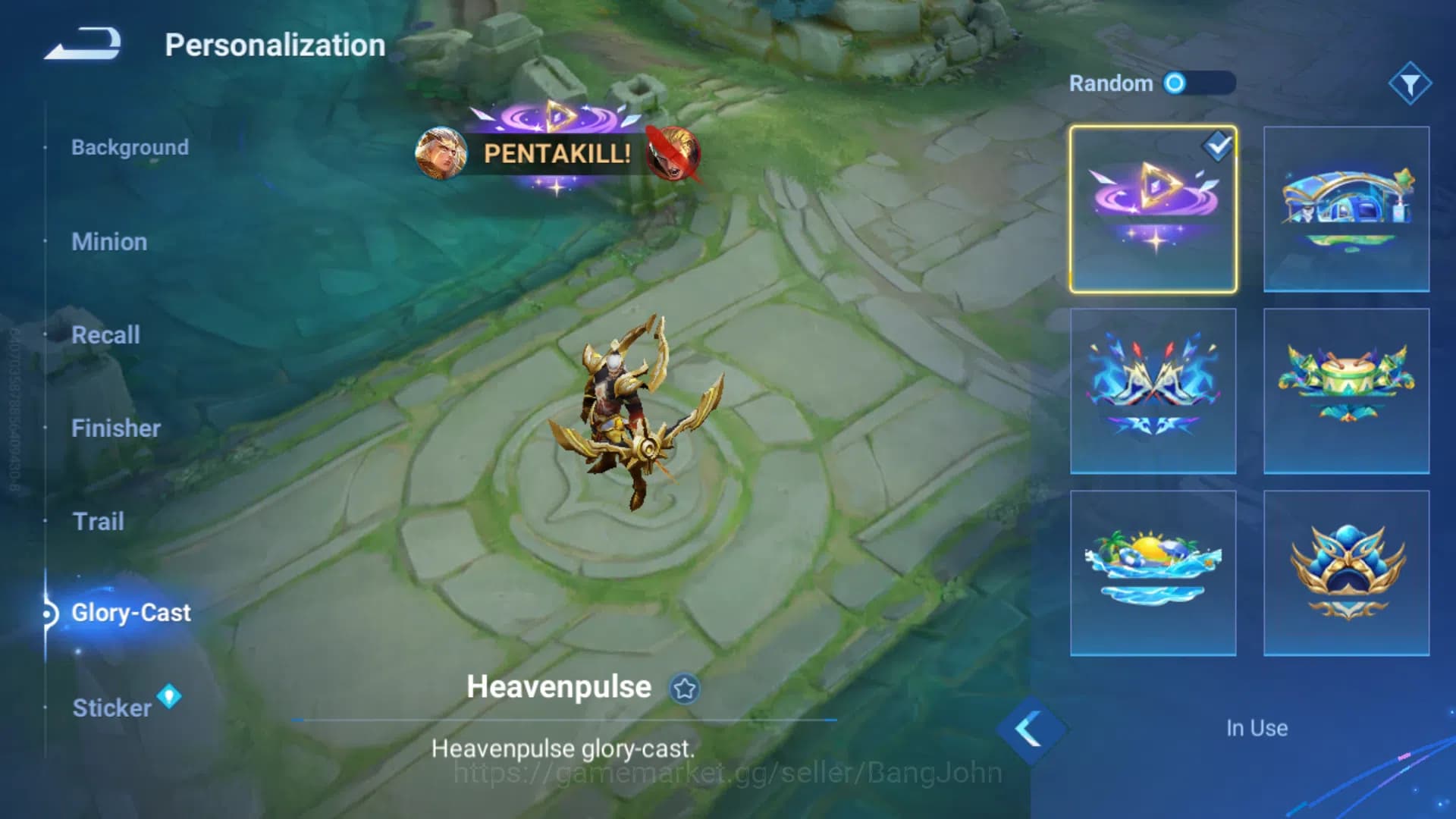Screen dimensions: 1456x819
Task: Pick the blue and gold crest glory-cast
Action: click(x=1346, y=573)
